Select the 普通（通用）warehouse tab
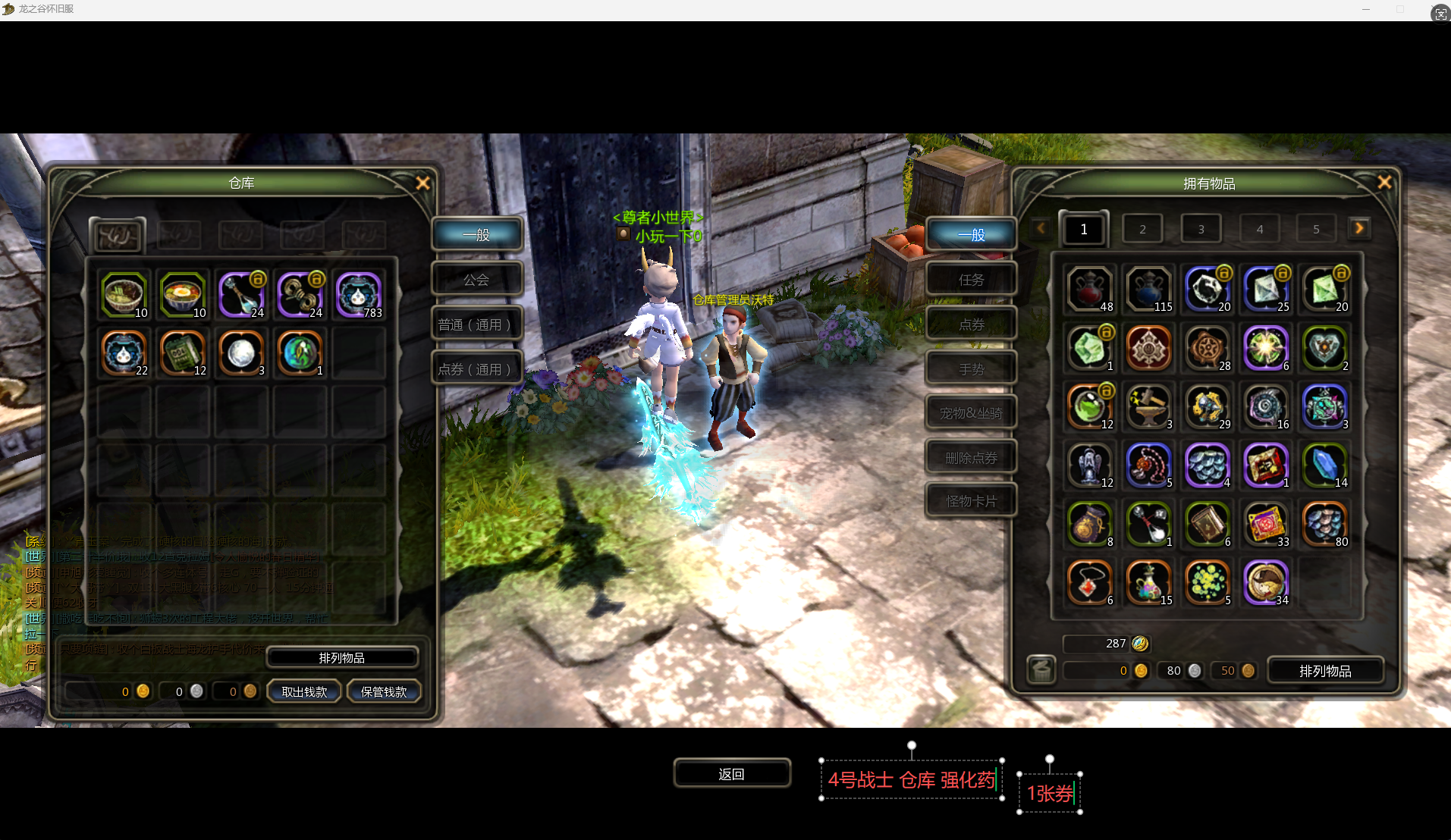The width and height of the screenshot is (1451, 840). [x=476, y=324]
